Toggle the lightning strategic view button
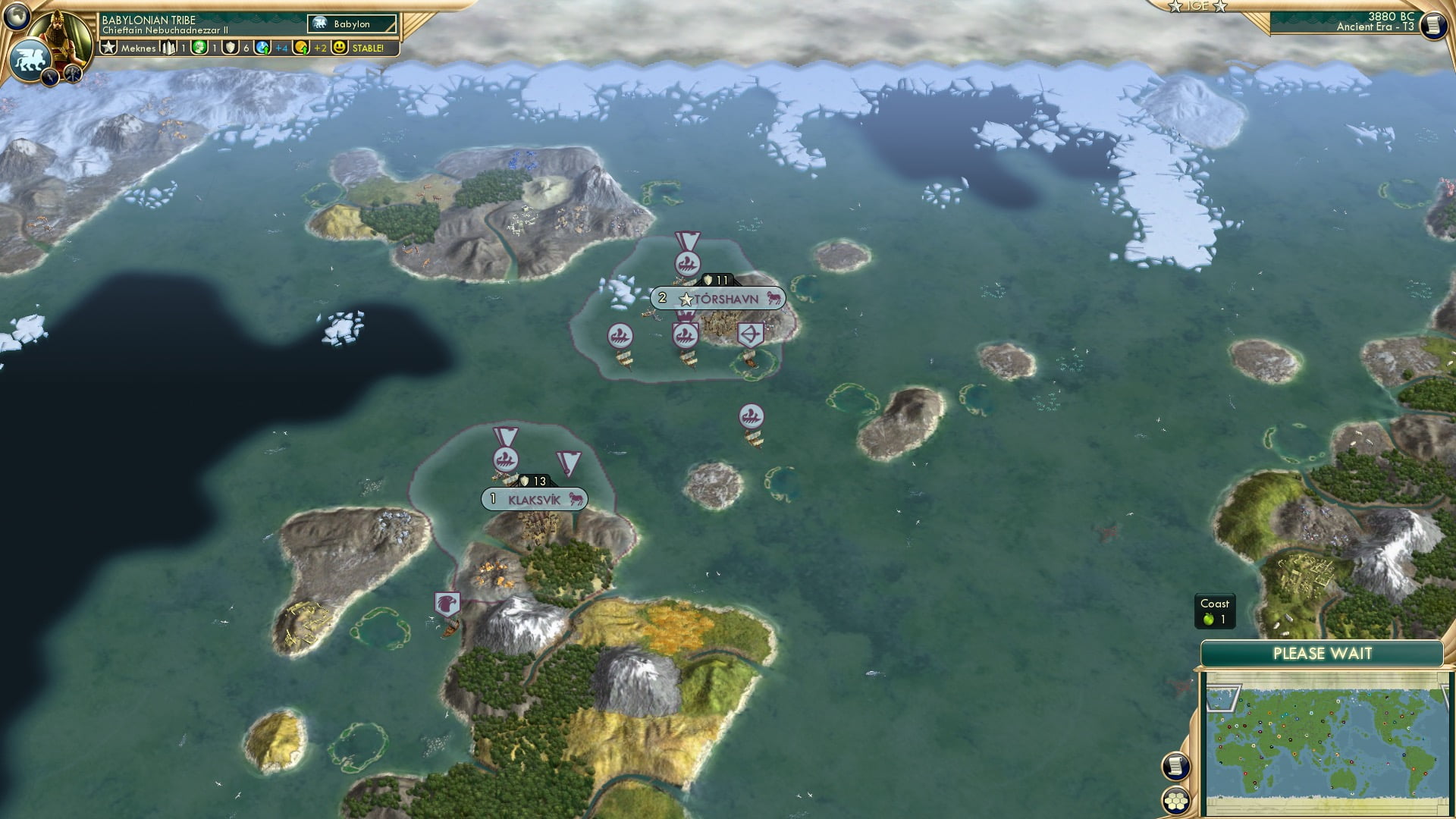Image resolution: width=1456 pixels, height=819 pixels. click(49, 76)
